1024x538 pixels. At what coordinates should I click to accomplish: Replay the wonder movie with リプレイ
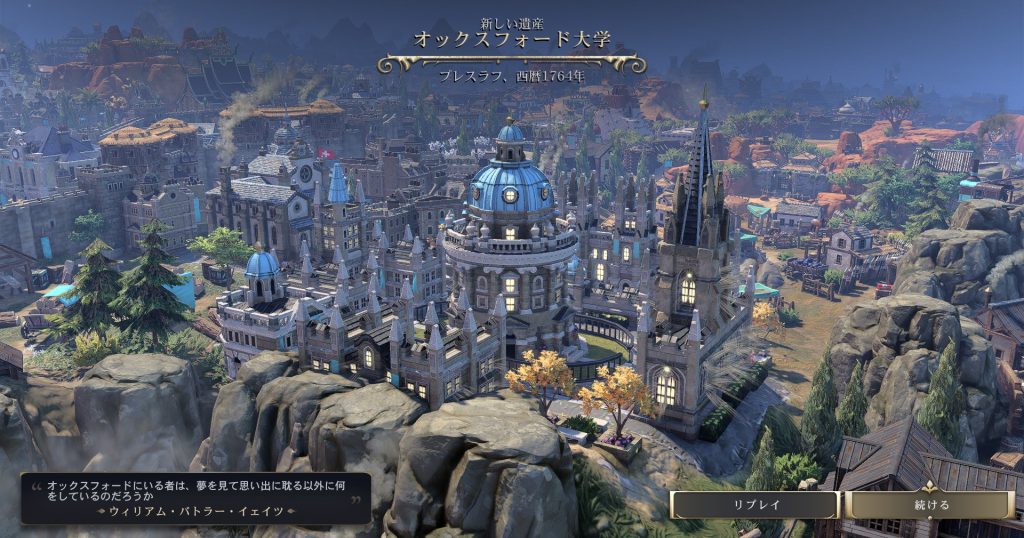coord(755,504)
